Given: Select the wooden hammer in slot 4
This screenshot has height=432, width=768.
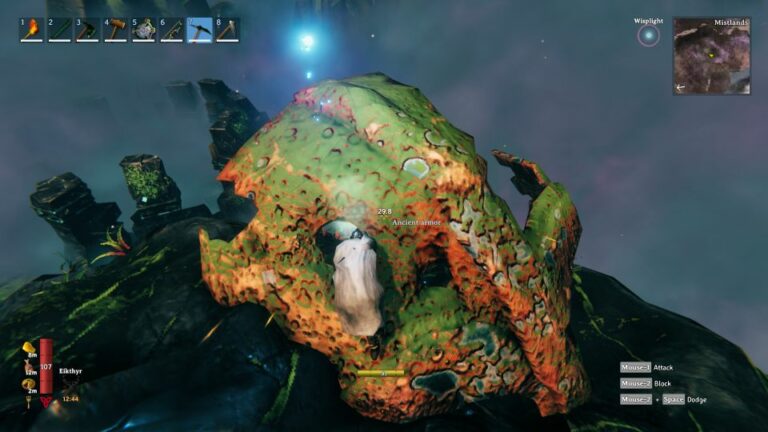Looking at the screenshot, I should [x=115, y=30].
